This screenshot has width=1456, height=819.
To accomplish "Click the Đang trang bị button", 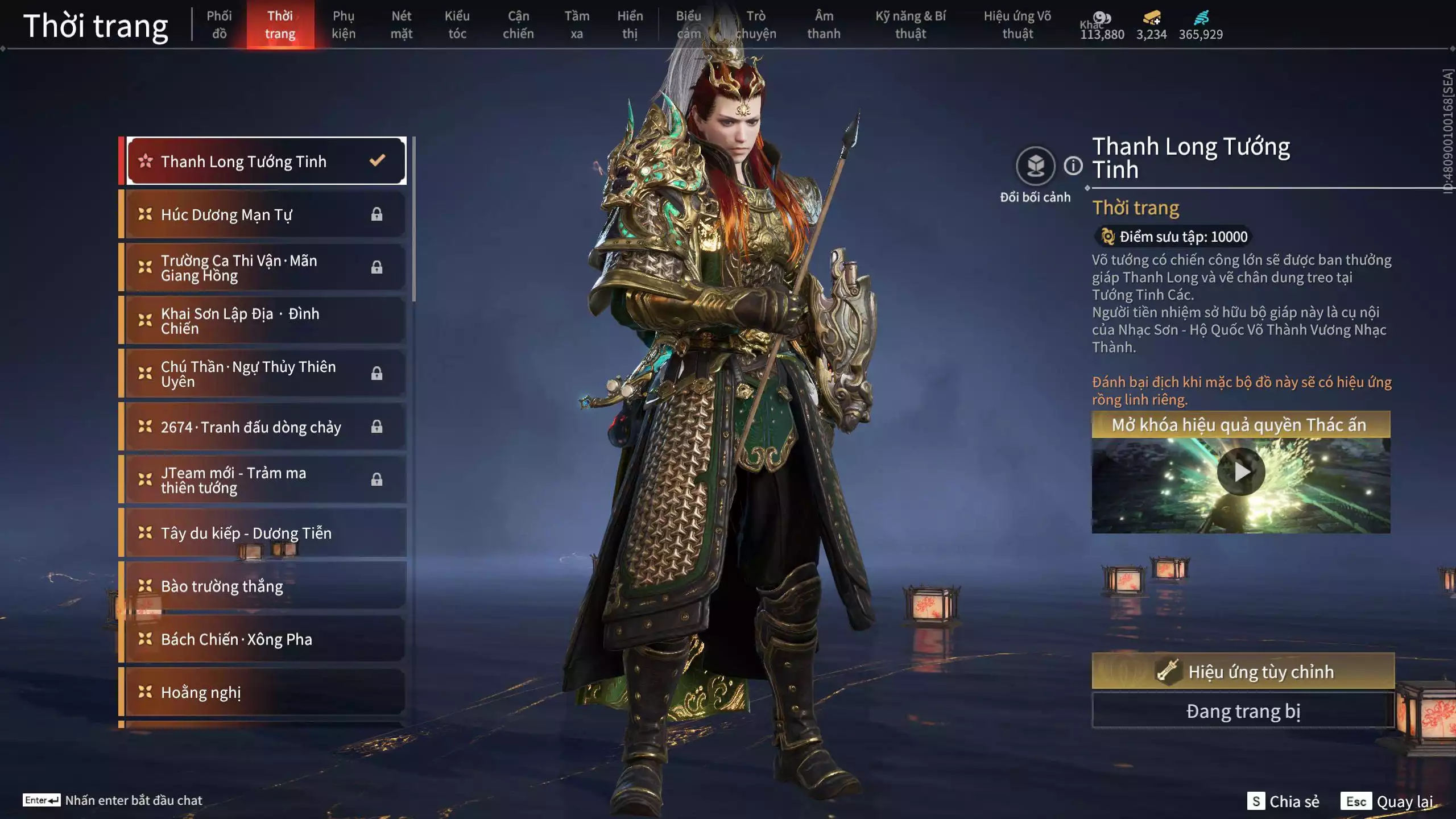I will click(1243, 711).
